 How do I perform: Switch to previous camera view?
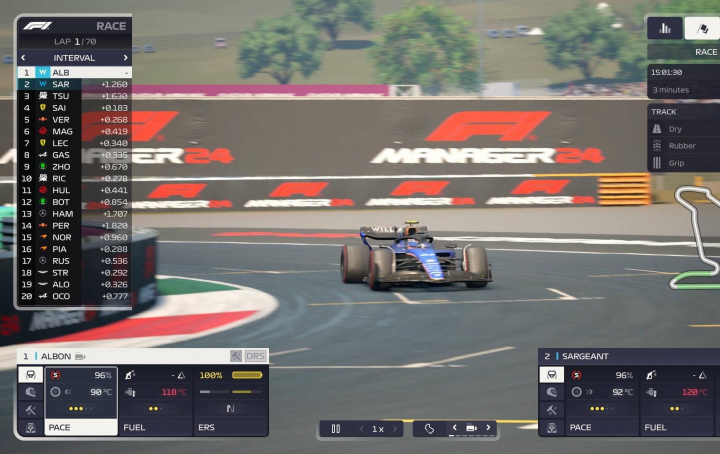(455, 429)
